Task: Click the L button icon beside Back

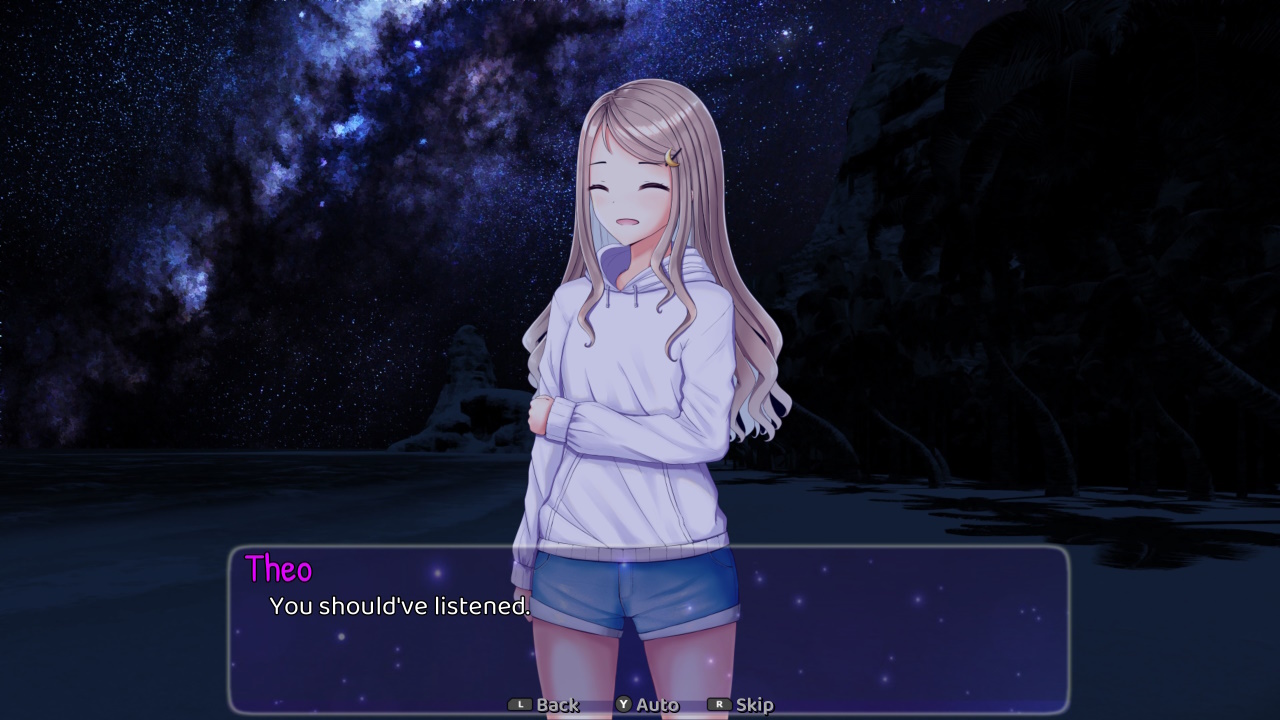Action: point(520,704)
